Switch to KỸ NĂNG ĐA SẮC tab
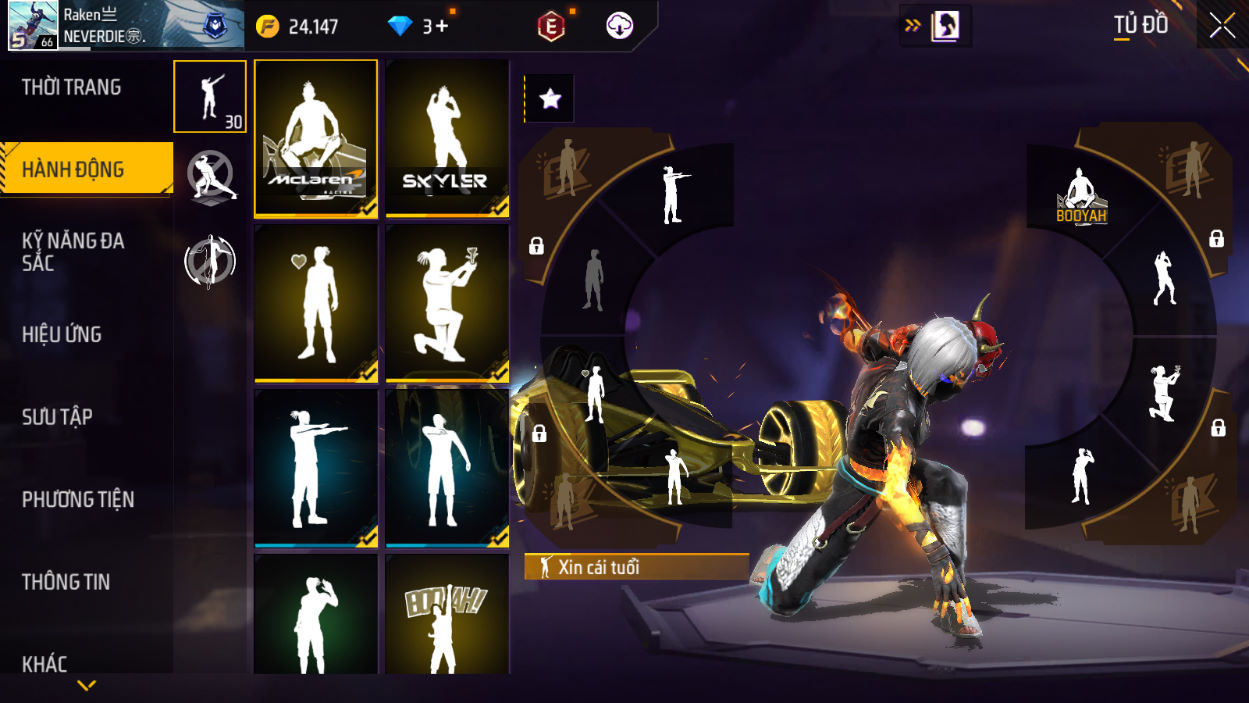The image size is (1249, 703). coord(73,252)
